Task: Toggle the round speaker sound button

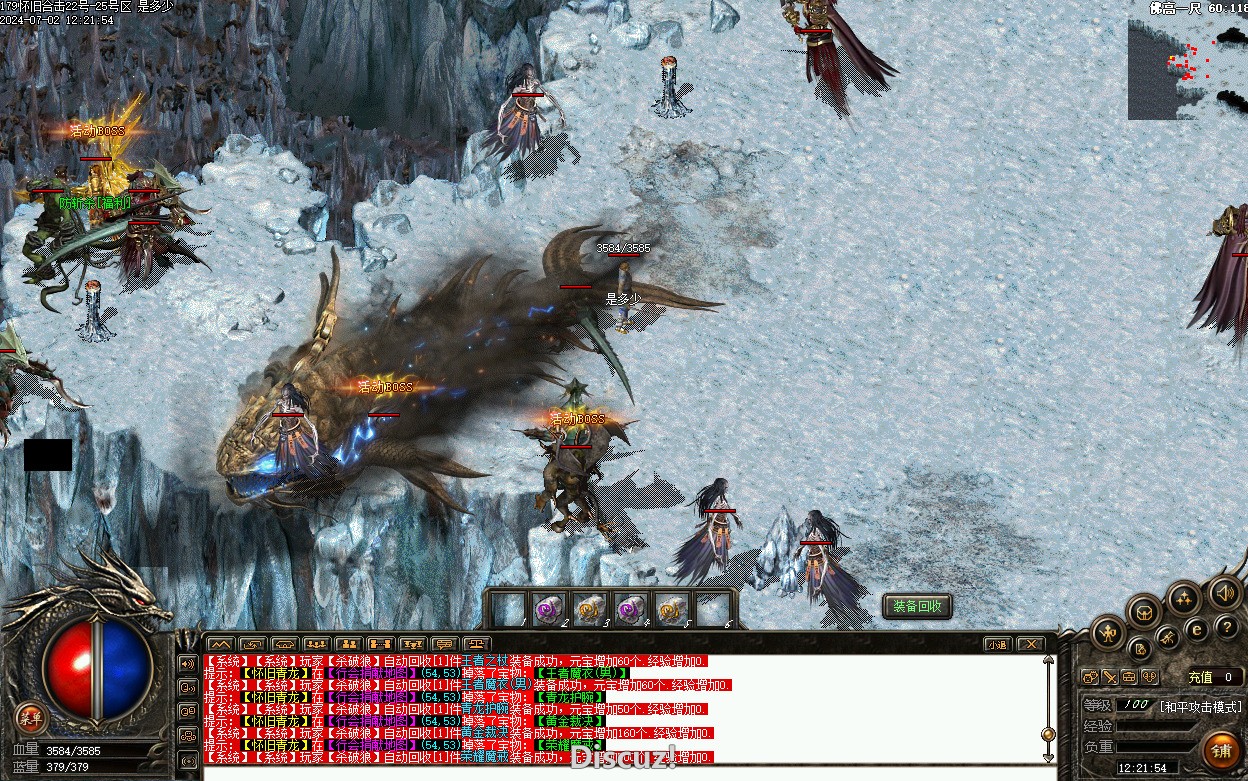Action: pyautogui.click(x=1225, y=592)
